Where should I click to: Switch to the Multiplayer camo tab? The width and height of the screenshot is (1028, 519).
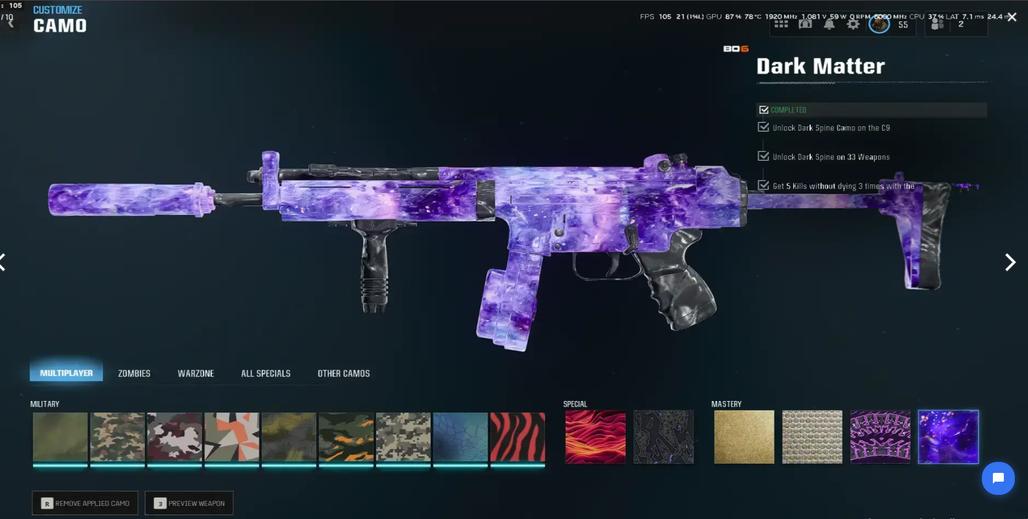tap(66, 373)
